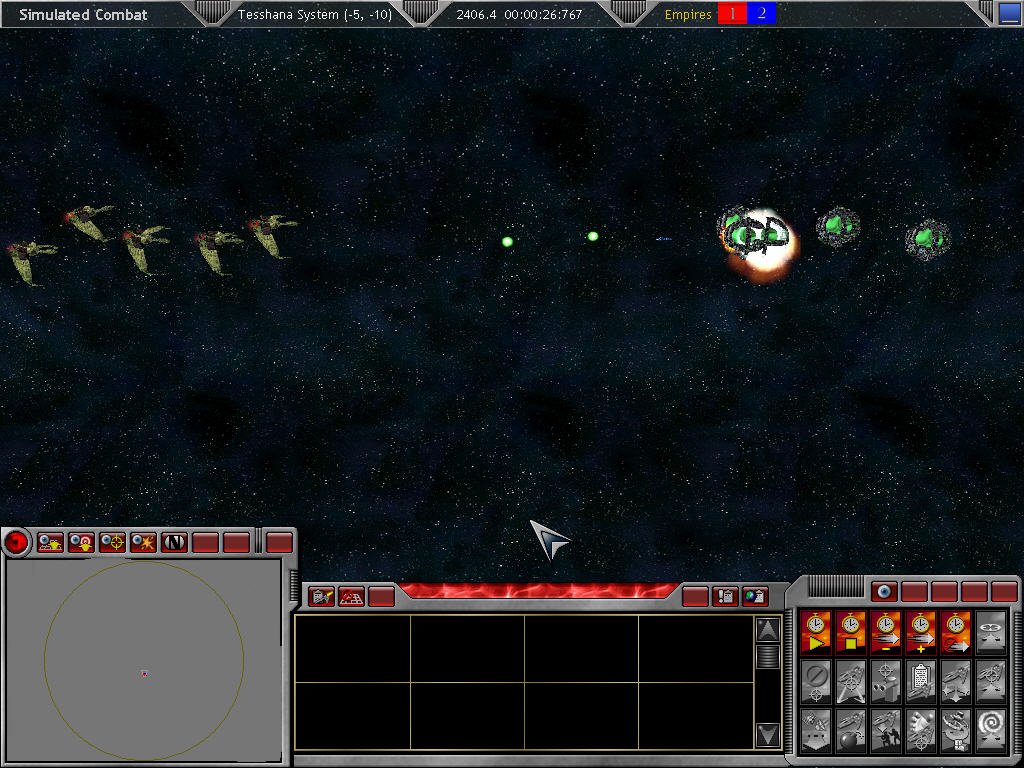Open the clipboard with exclamation mark report
The height and width of the screenshot is (768, 1024).
click(x=725, y=597)
